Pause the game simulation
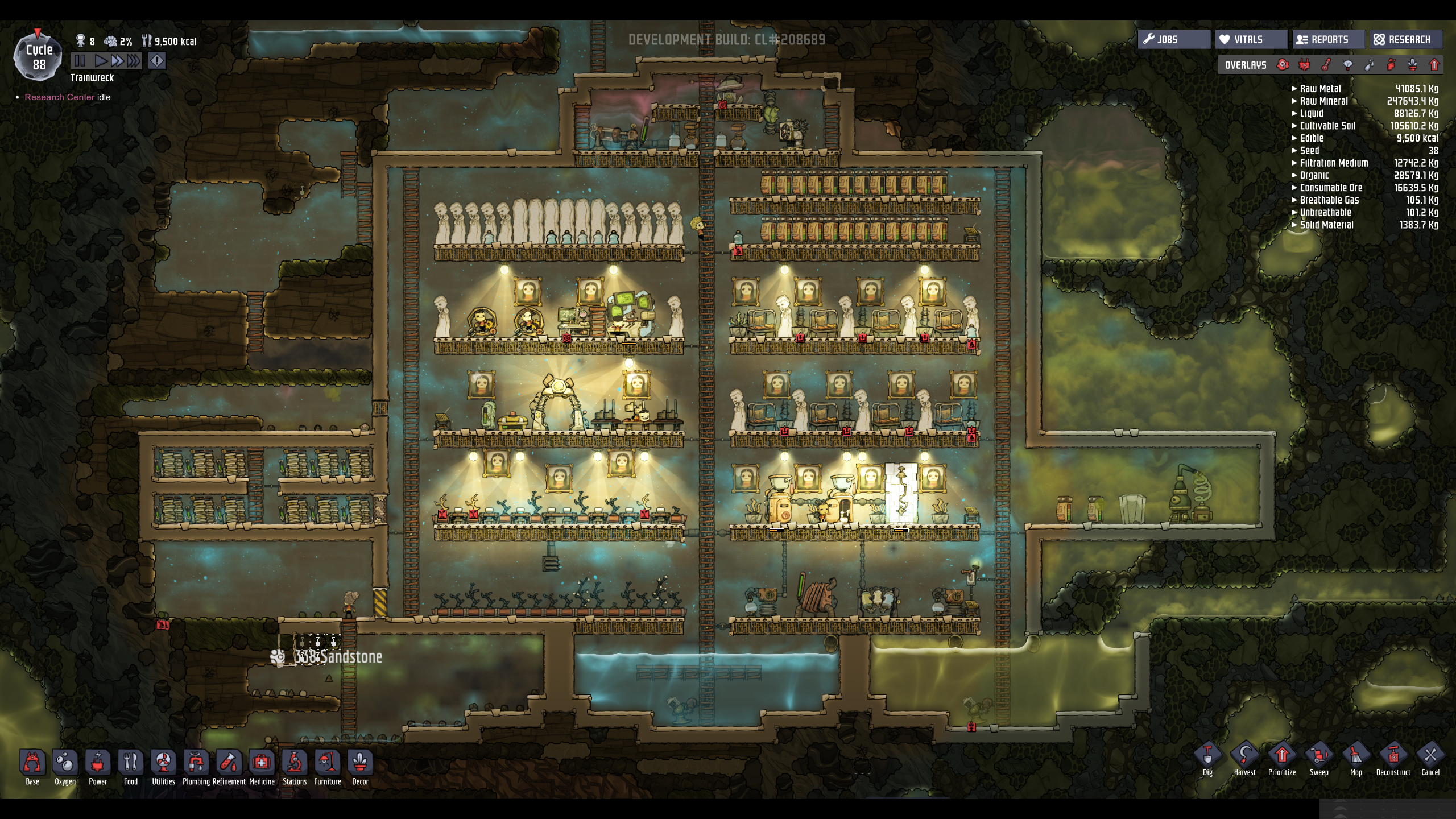1456x819 pixels. coord(80,61)
